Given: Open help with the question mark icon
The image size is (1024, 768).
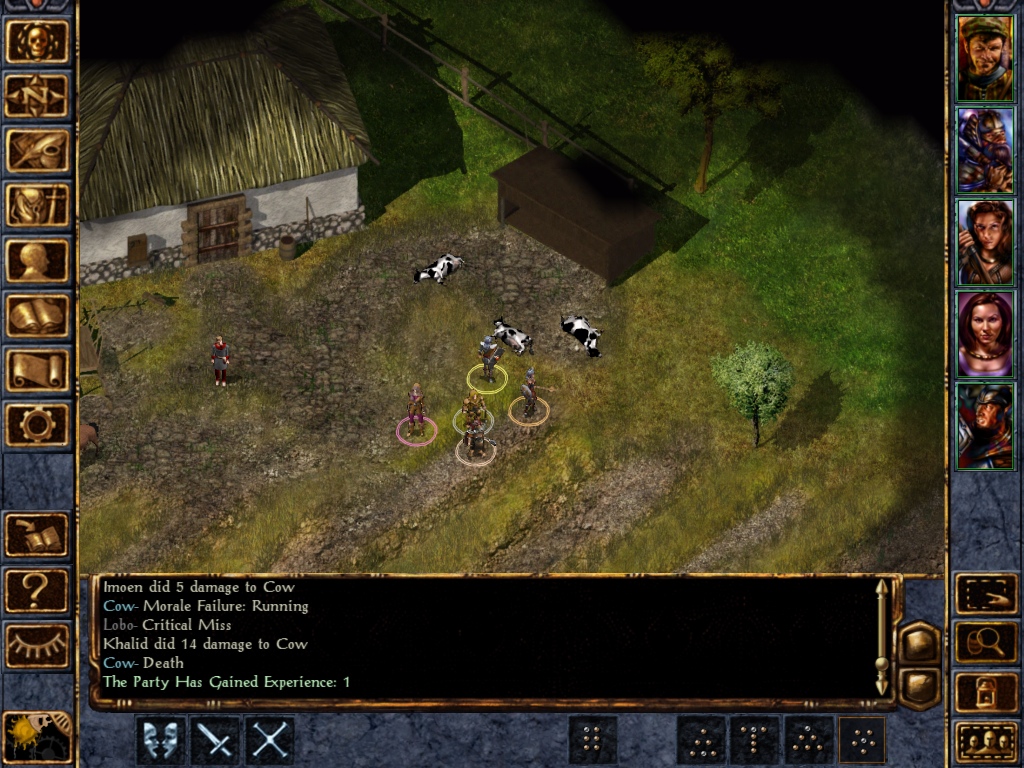Looking at the screenshot, I should click(38, 590).
